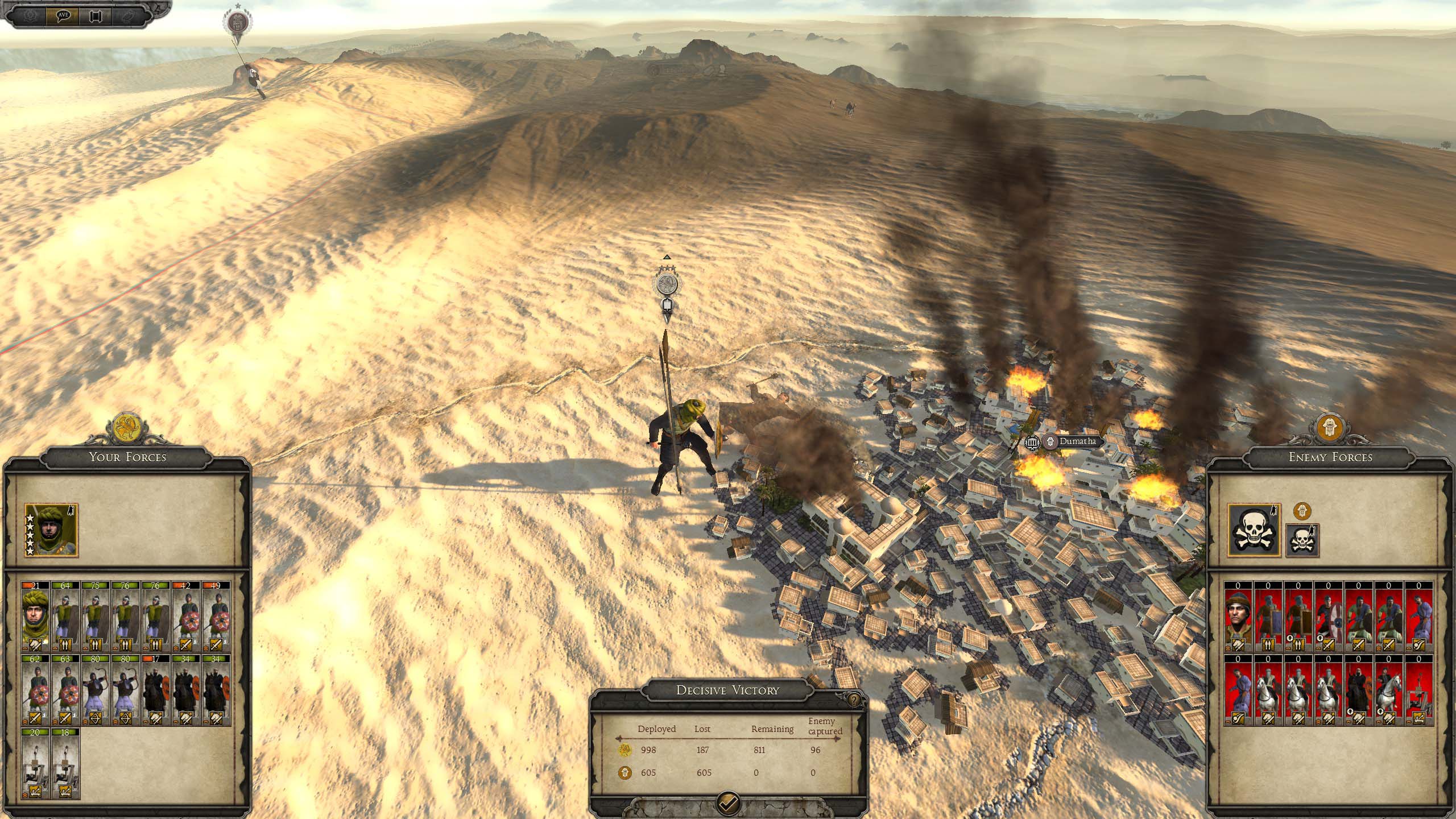Image resolution: width=1456 pixels, height=819 pixels.
Task: Confirm the Decisive Victory with the checkmark button
Action: (728, 804)
